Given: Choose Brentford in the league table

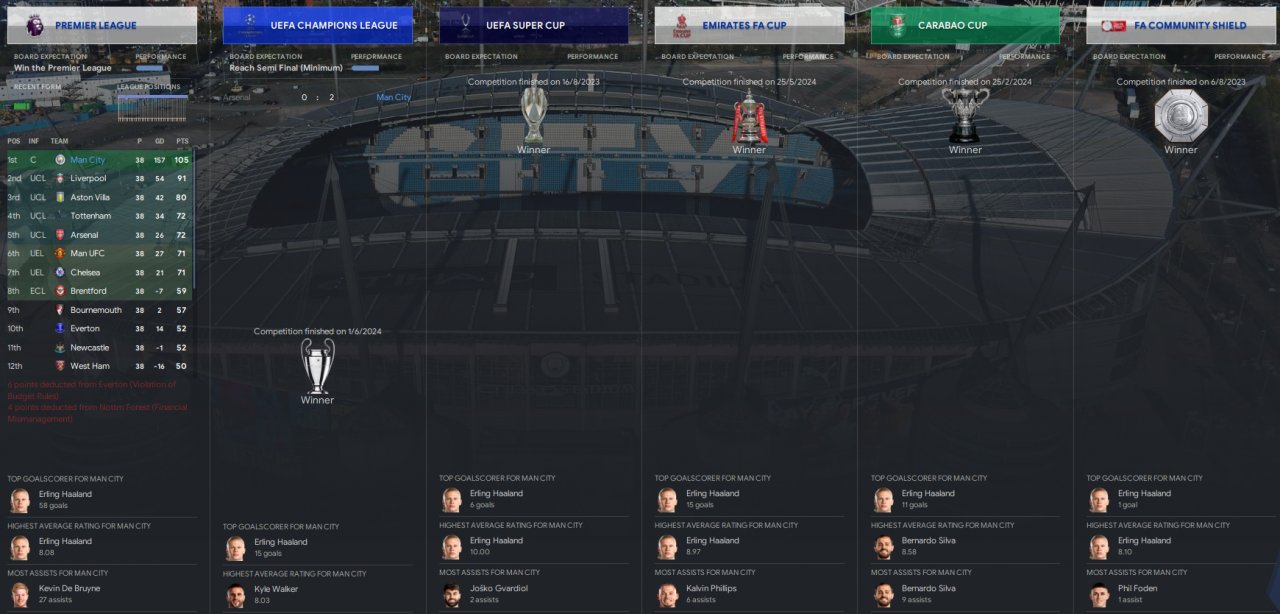Looking at the screenshot, I should [88, 291].
